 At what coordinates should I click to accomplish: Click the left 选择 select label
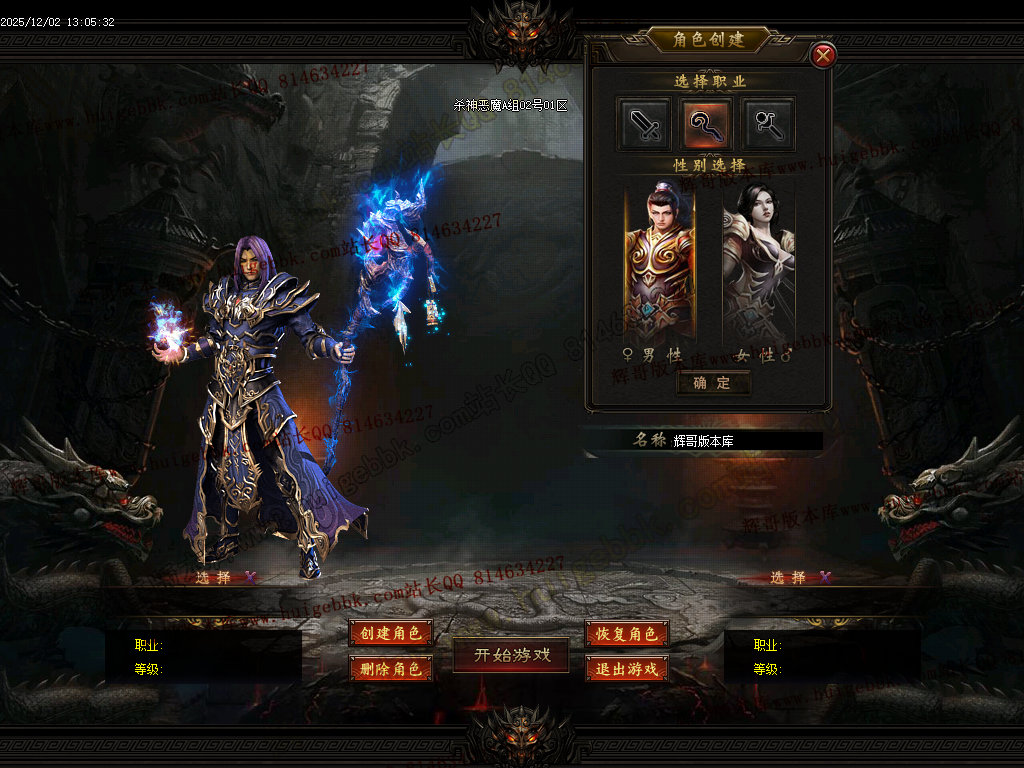214,578
